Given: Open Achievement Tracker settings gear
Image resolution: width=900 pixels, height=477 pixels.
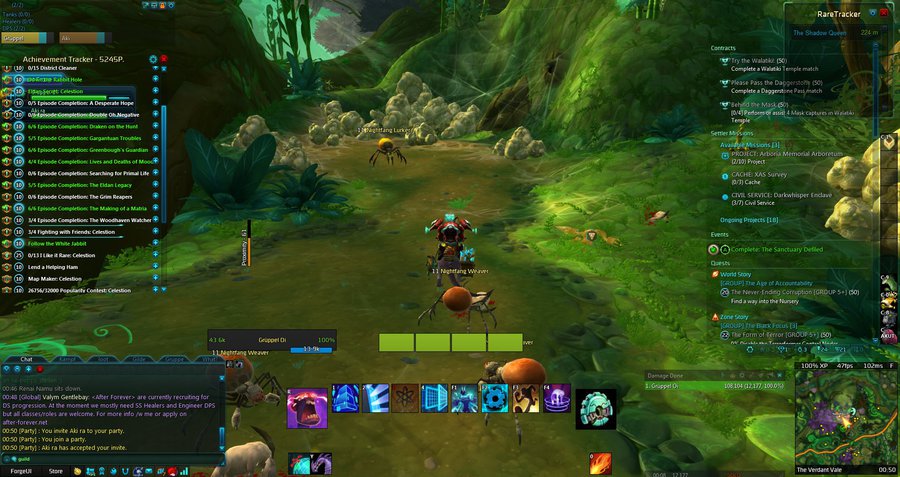Looking at the screenshot, I should pyautogui.click(x=153, y=59).
